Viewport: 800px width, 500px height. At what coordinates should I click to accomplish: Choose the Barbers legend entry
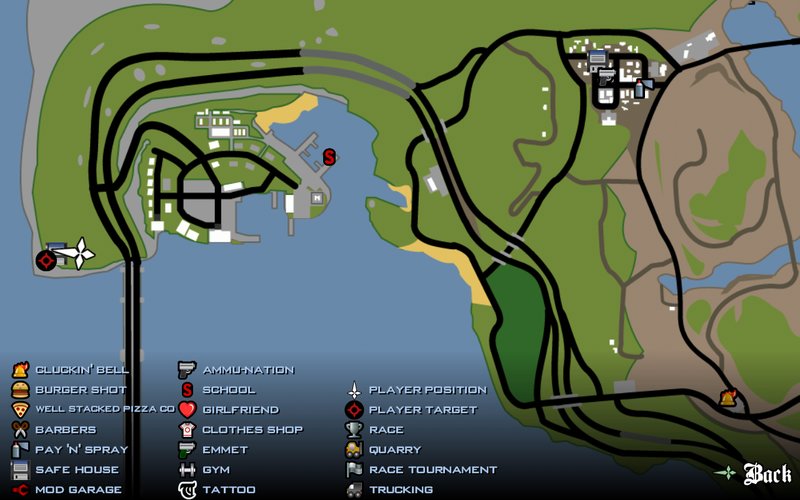point(66,430)
